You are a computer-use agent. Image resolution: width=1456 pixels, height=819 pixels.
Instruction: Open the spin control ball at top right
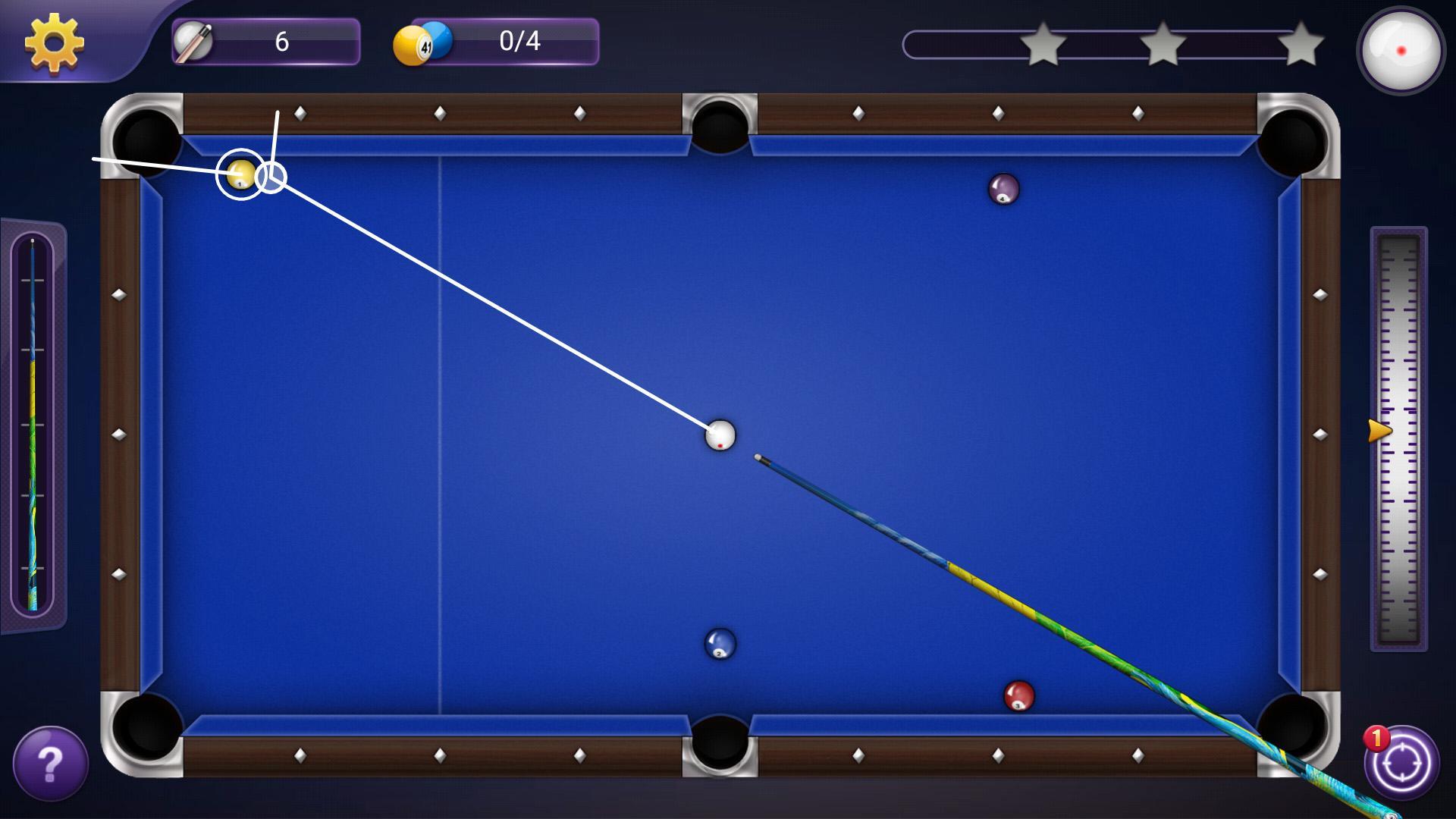pos(1401,50)
